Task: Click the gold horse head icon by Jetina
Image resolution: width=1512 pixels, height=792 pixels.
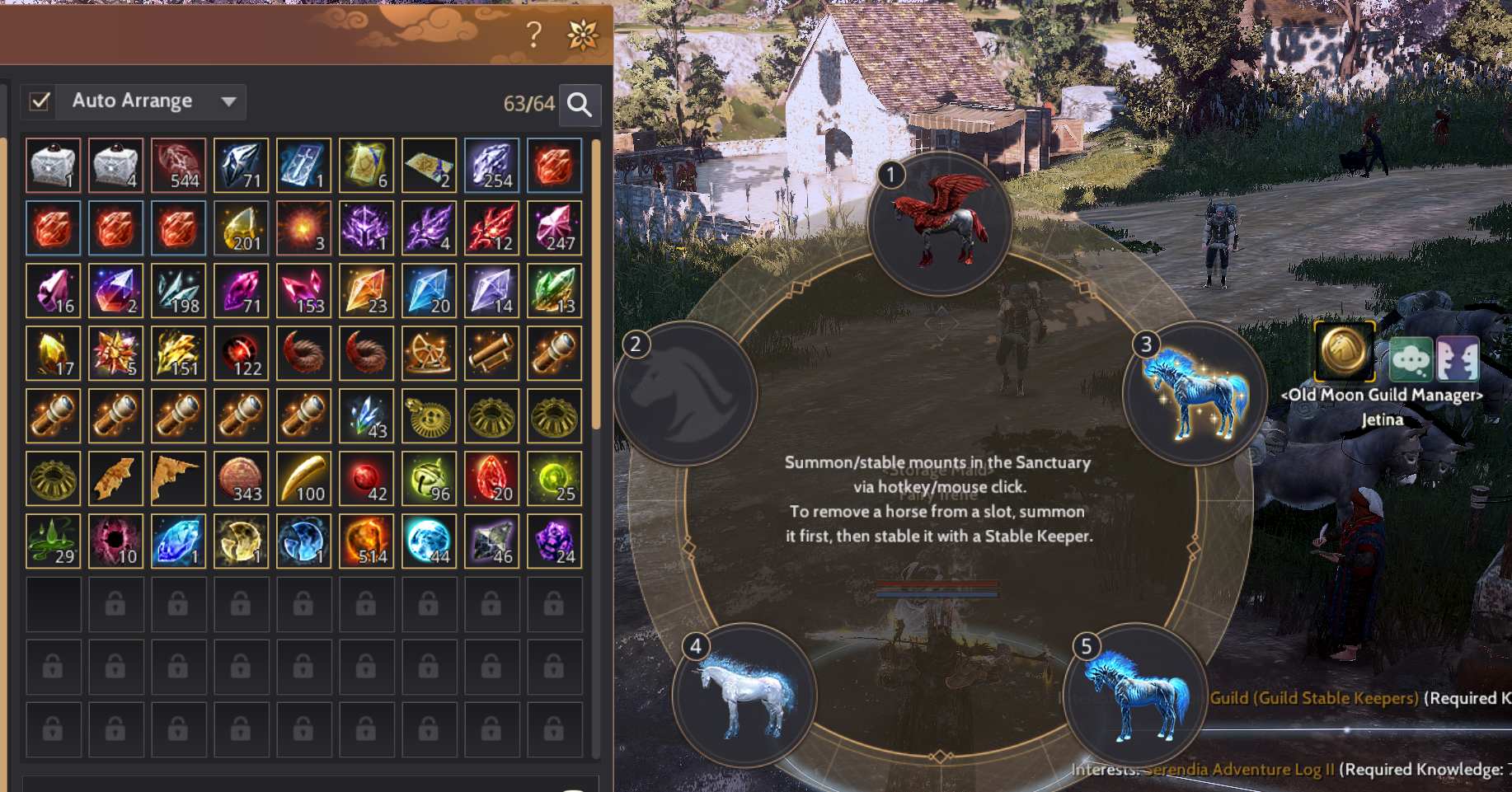Action: 1344,350
